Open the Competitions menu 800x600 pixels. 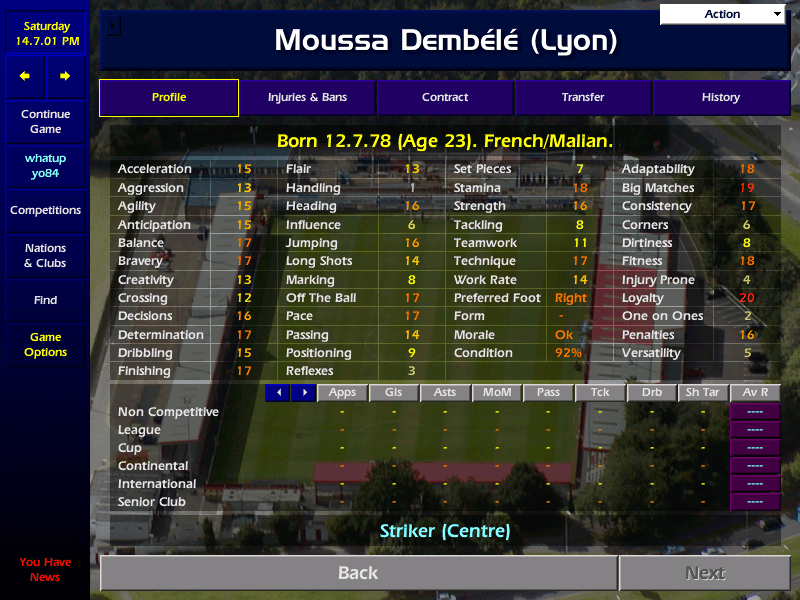point(45,211)
